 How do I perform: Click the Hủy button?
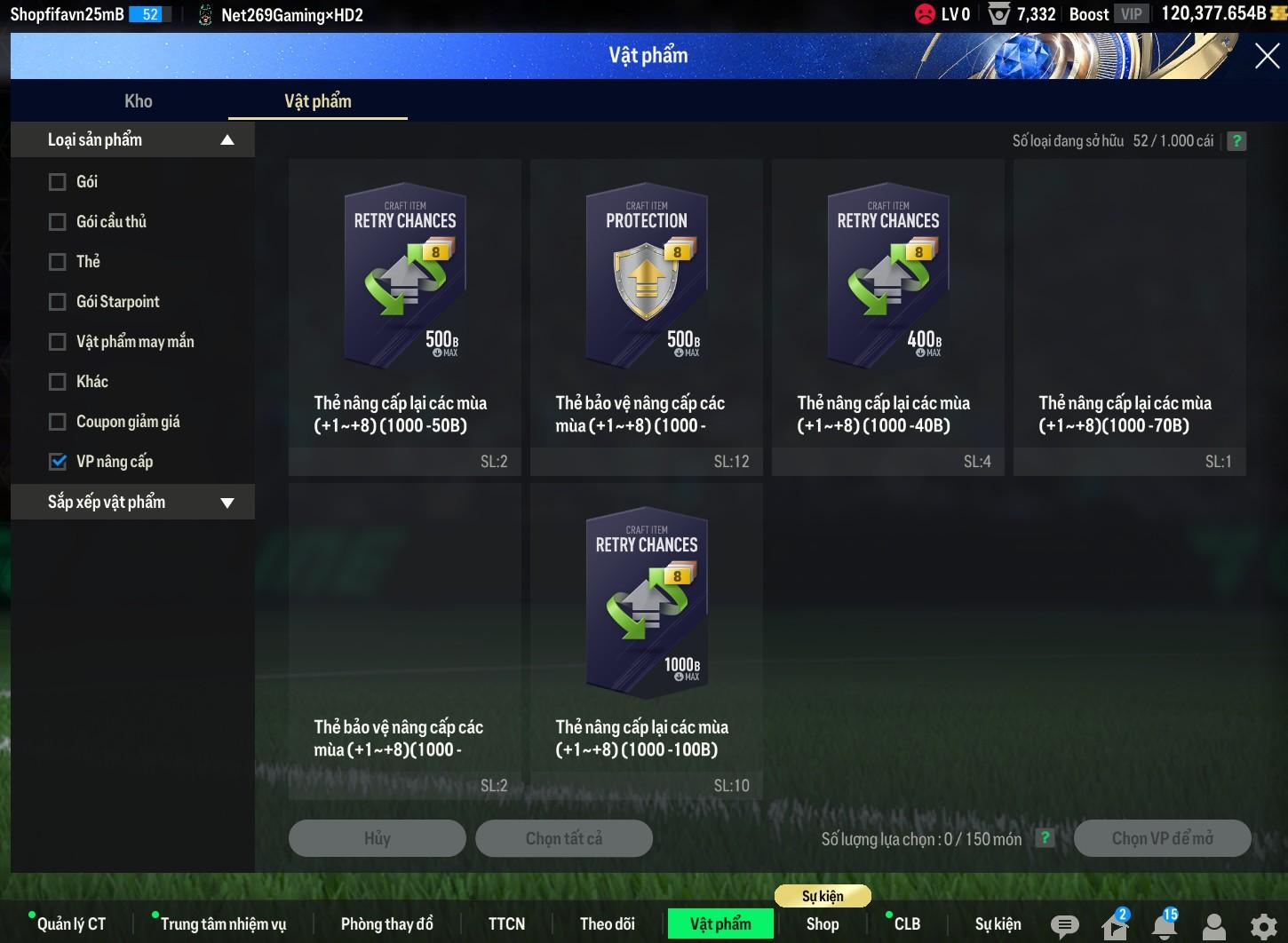(x=378, y=838)
